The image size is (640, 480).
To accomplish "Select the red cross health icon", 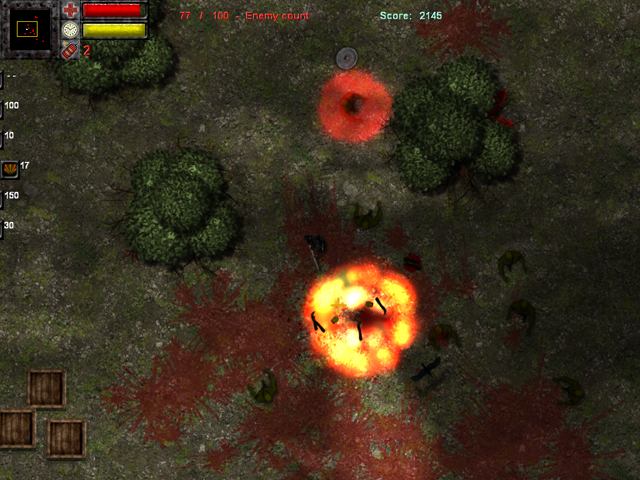I will pos(70,11).
